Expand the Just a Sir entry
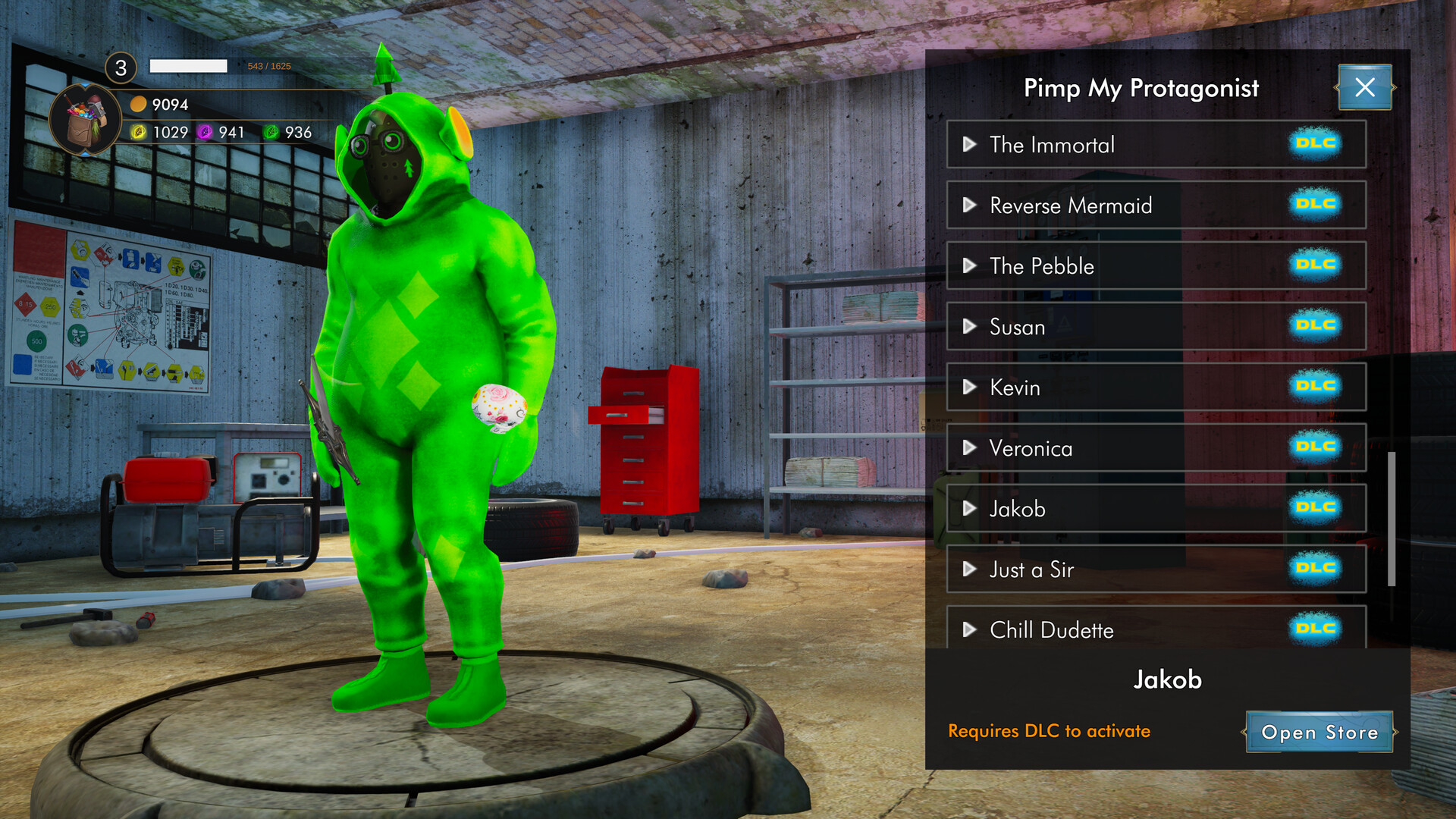This screenshot has width=1456, height=819. (x=970, y=570)
